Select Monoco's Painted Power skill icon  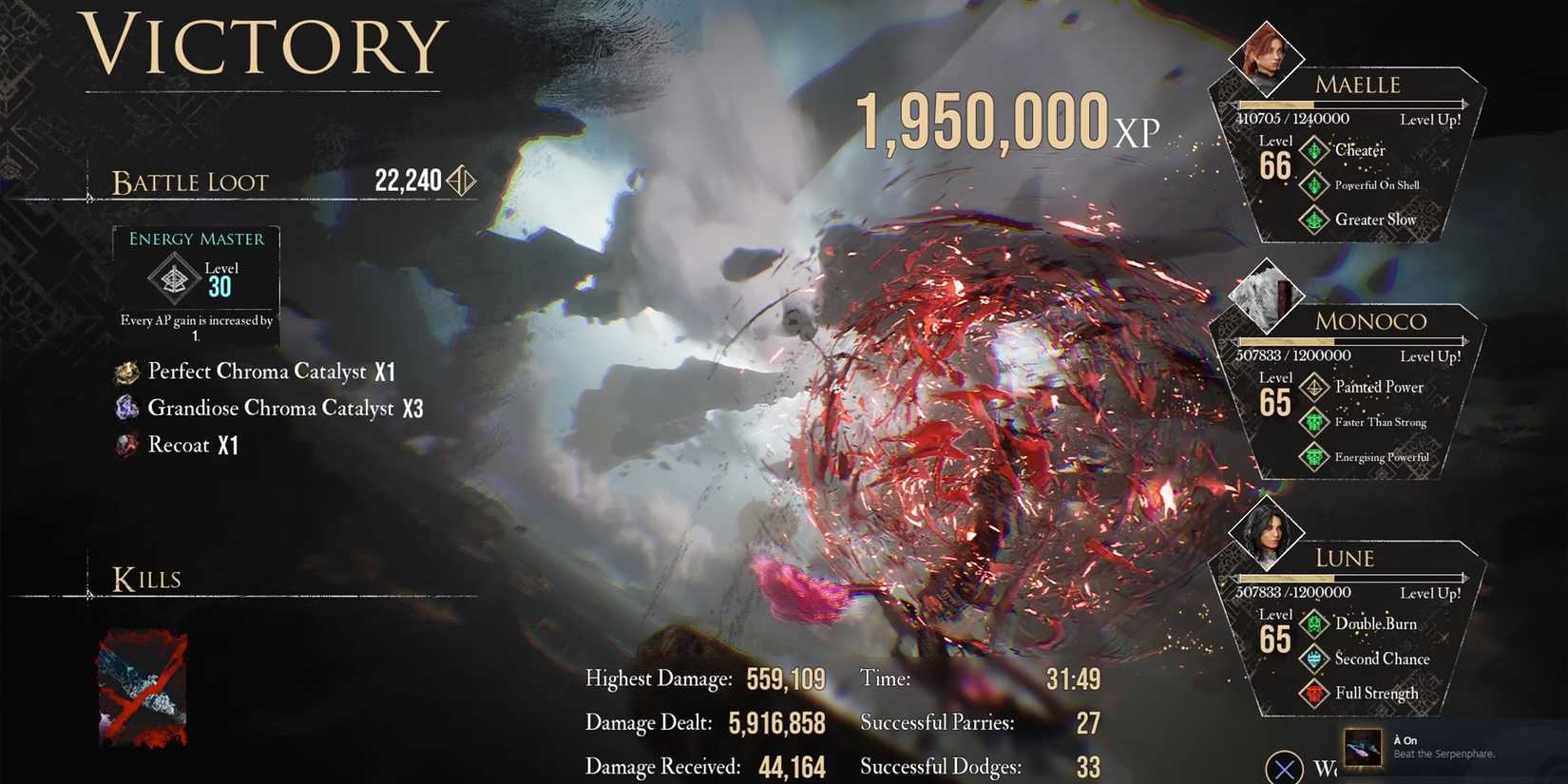pos(1316,387)
